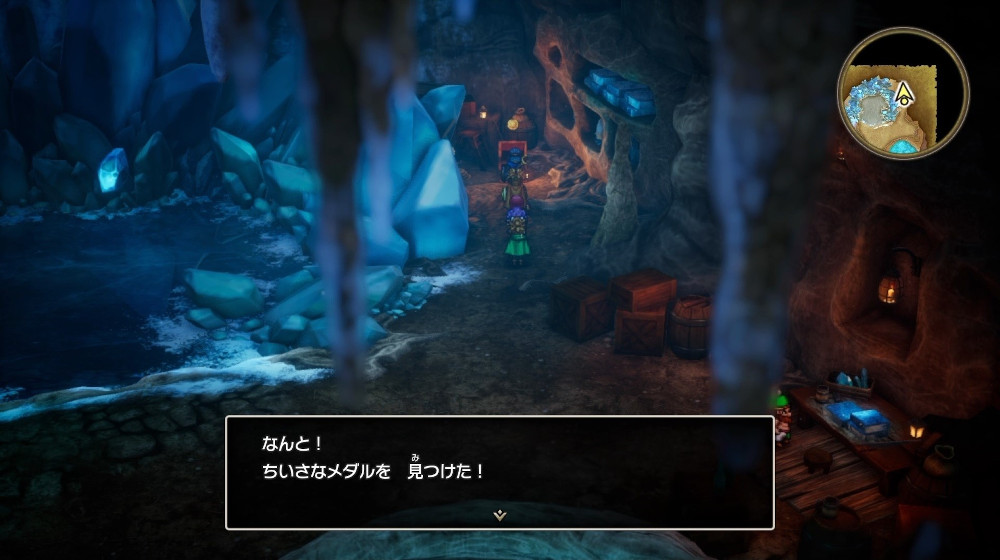Click the small medal message box

[x=499, y=471]
